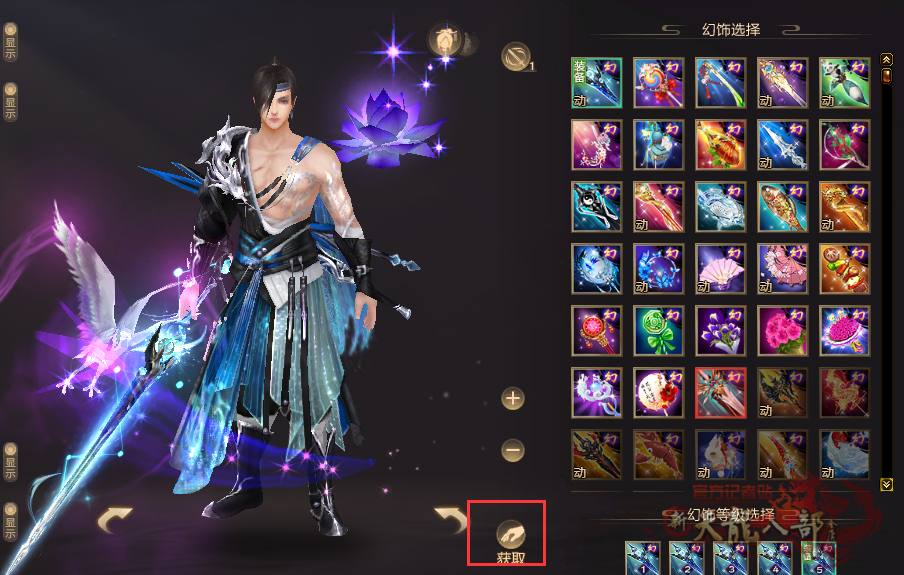
Task: Select the equipped weapon skin marked 装备
Action: pyautogui.click(x=596, y=82)
